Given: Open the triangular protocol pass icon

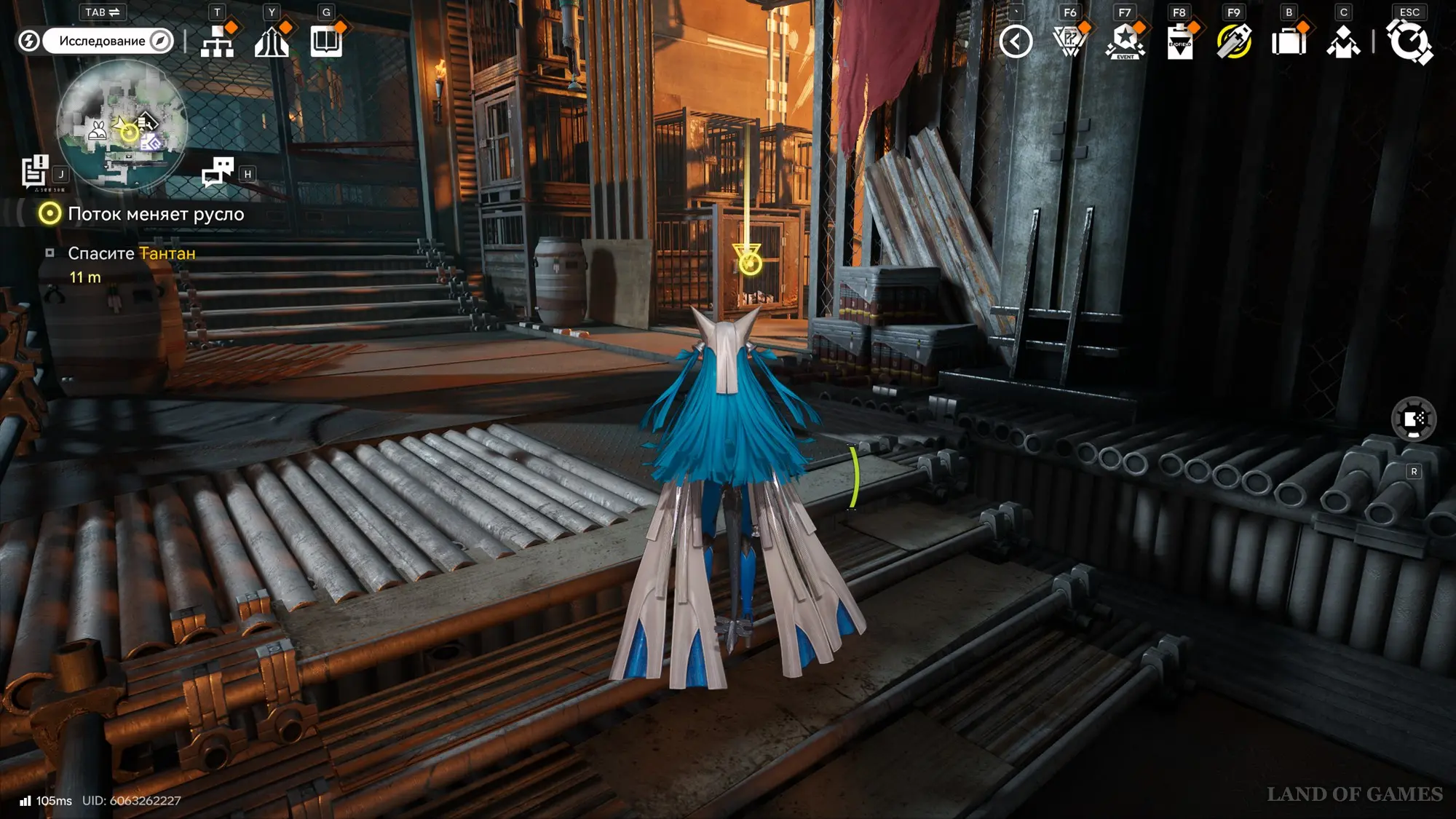Looking at the screenshot, I should pos(1069,41).
